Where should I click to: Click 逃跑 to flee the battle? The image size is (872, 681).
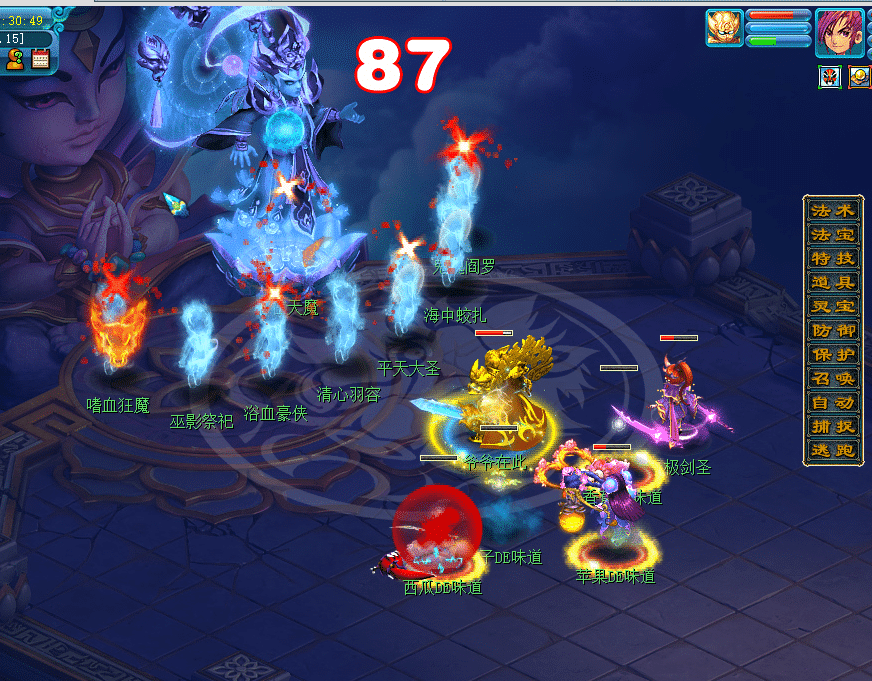click(x=832, y=452)
